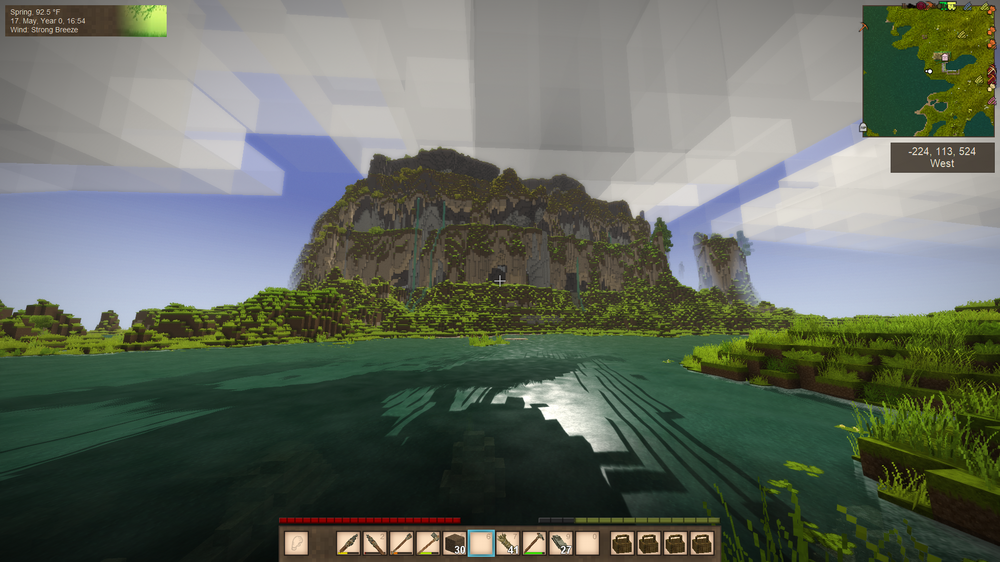This screenshot has height=562, width=1000.
Task: Select the hotbar stack of 27 items
Action: tap(560, 543)
